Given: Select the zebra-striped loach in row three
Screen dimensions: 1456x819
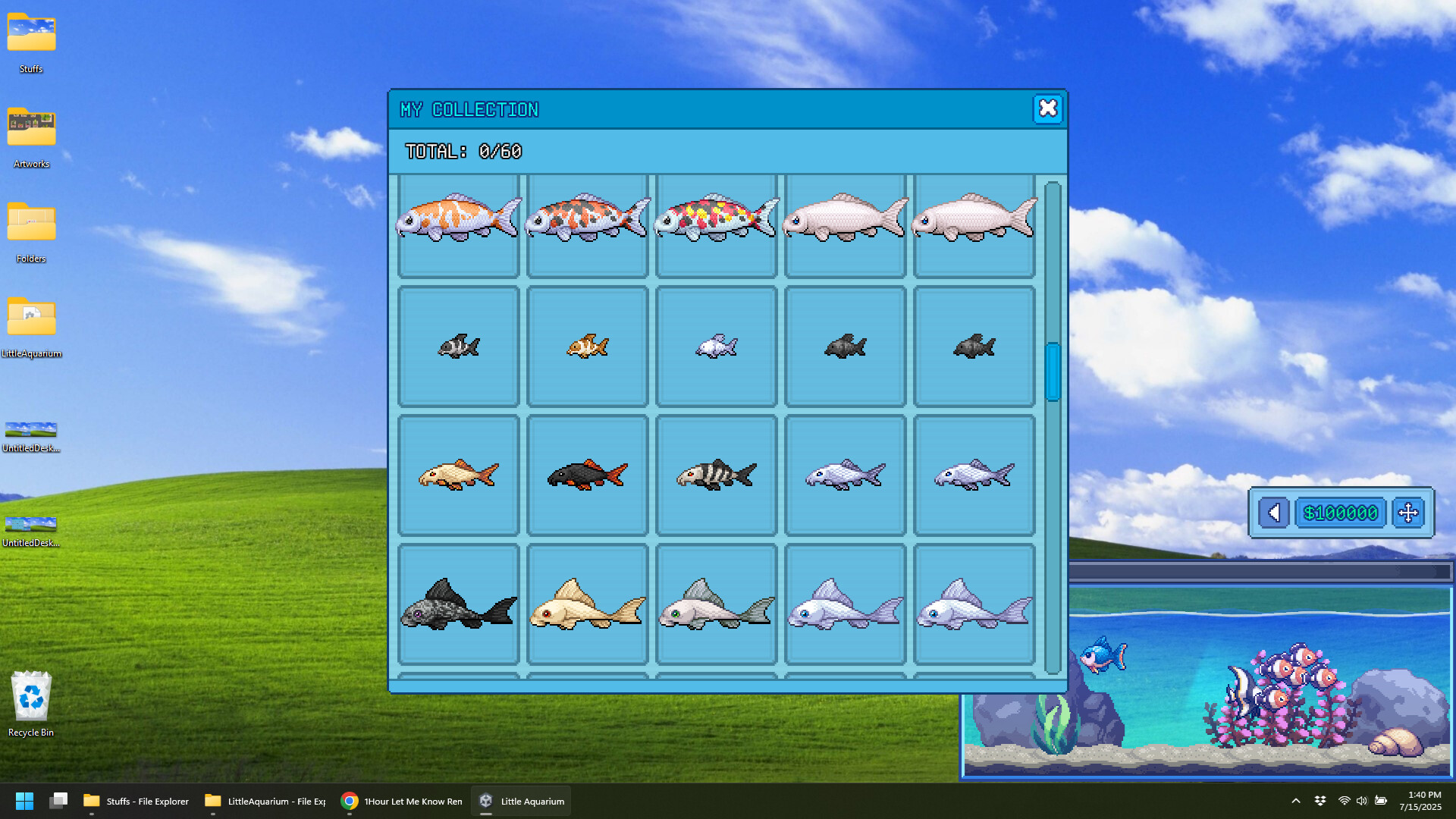Looking at the screenshot, I should pos(716,475).
